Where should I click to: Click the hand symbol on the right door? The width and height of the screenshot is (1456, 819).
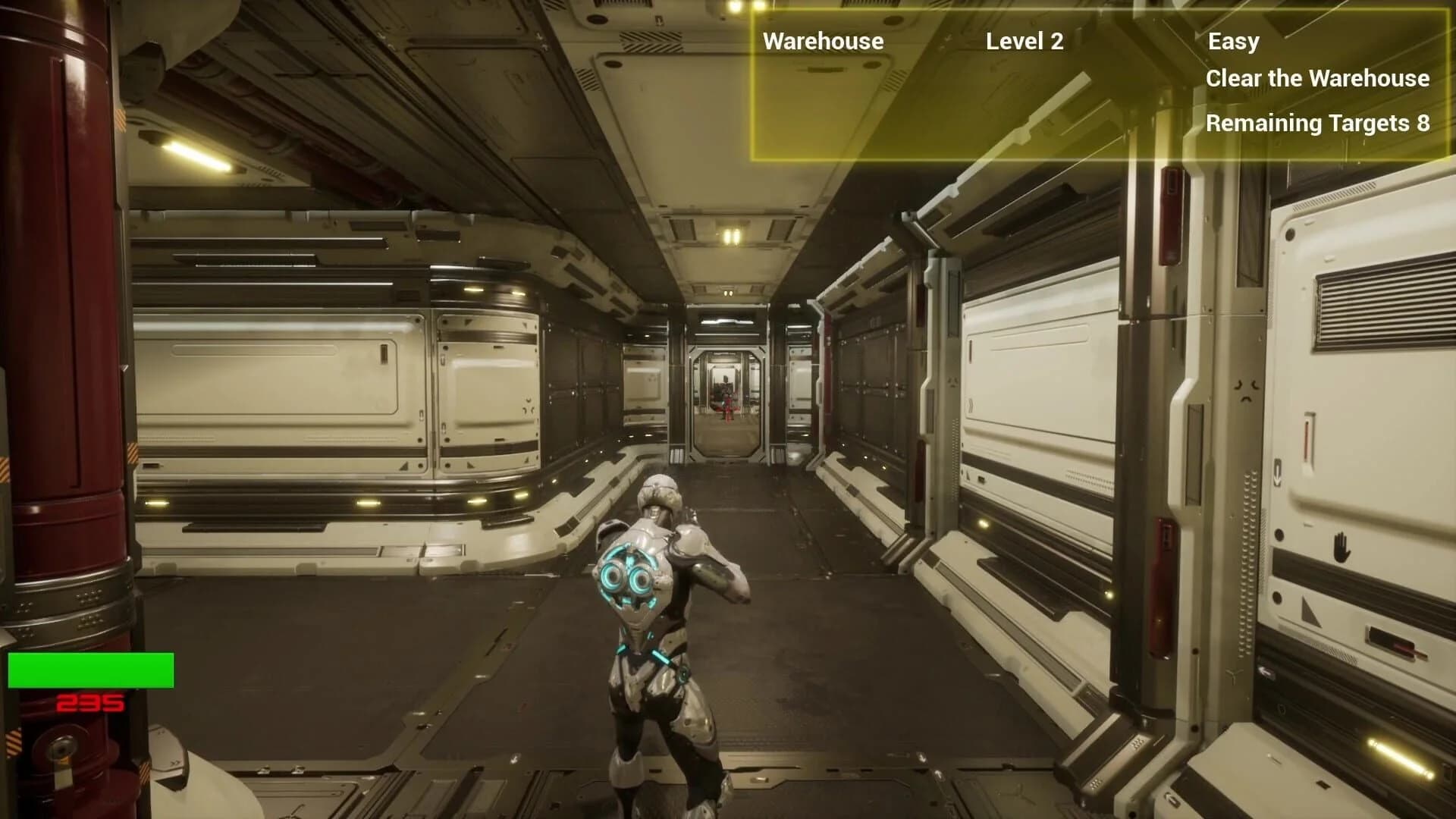[x=1341, y=548]
